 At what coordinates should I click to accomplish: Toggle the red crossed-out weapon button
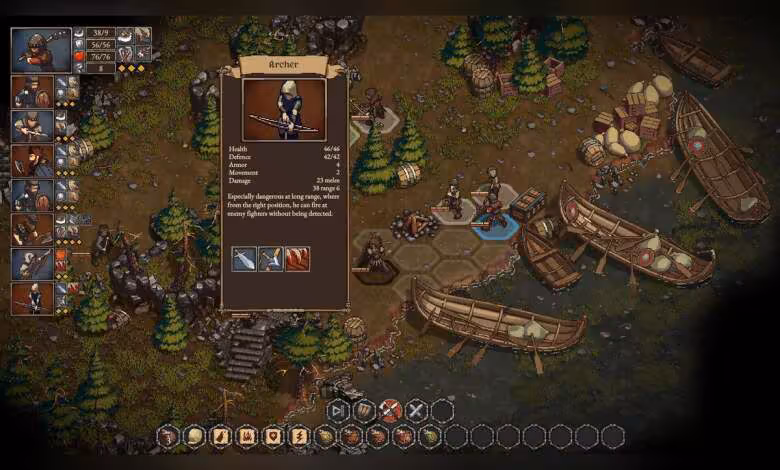pyautogui.click(x=390, y=410)
